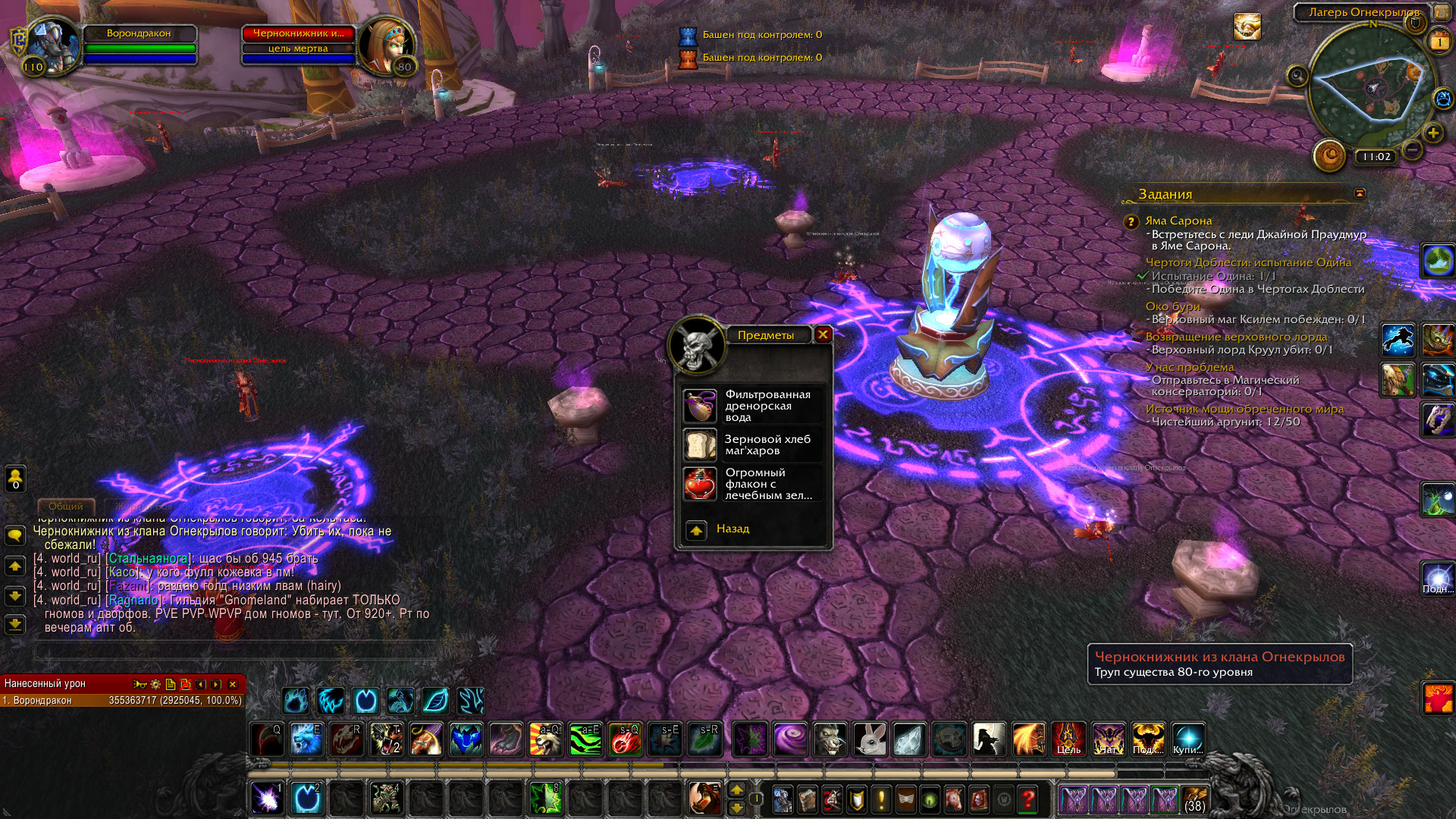Open the Око бури quest in tracker
The height and width of the screenshot is (819, 1456).
pyautogui.click(x=1172, y=306)
